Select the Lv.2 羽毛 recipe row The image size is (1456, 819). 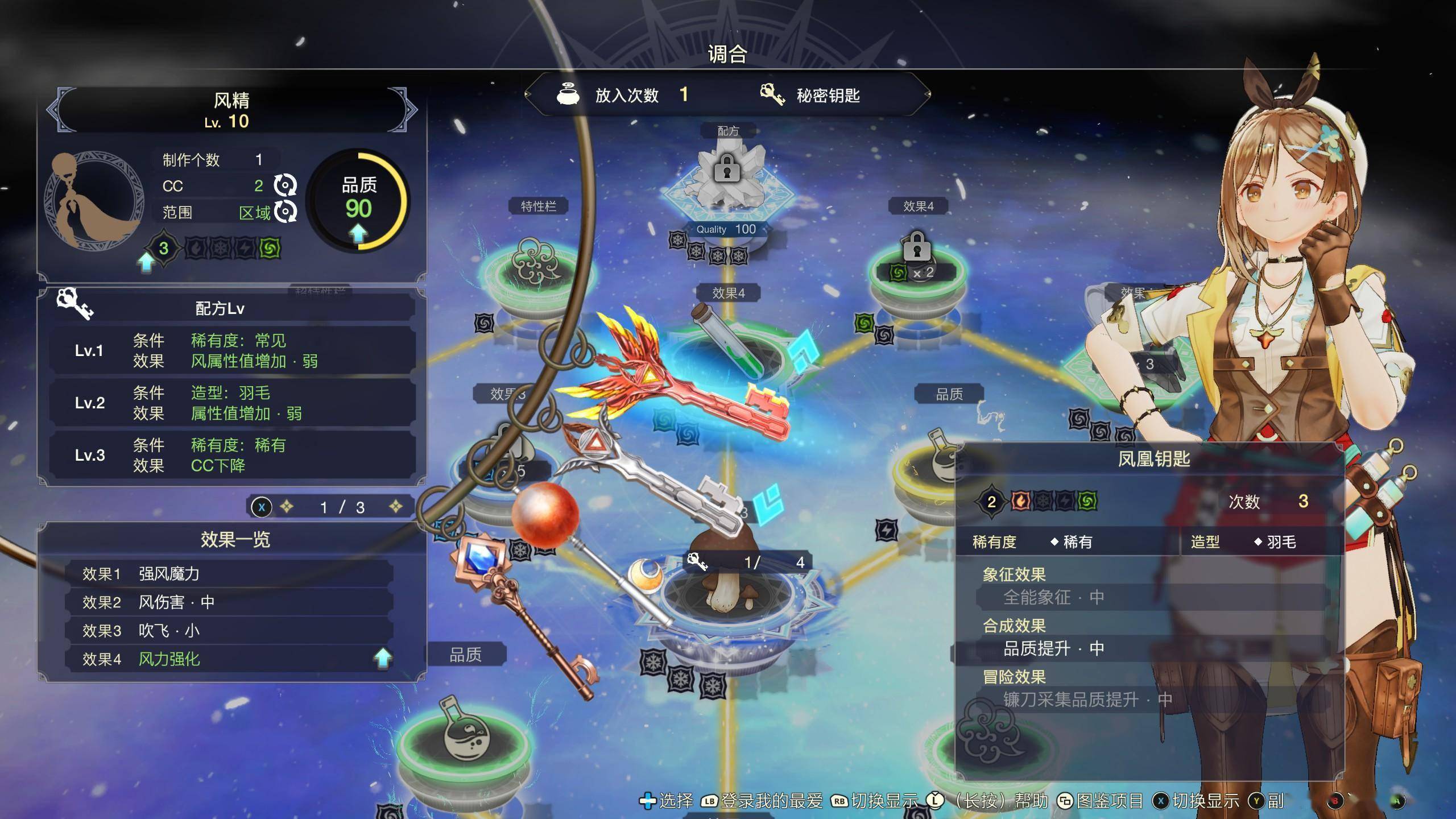coord(232,403)
